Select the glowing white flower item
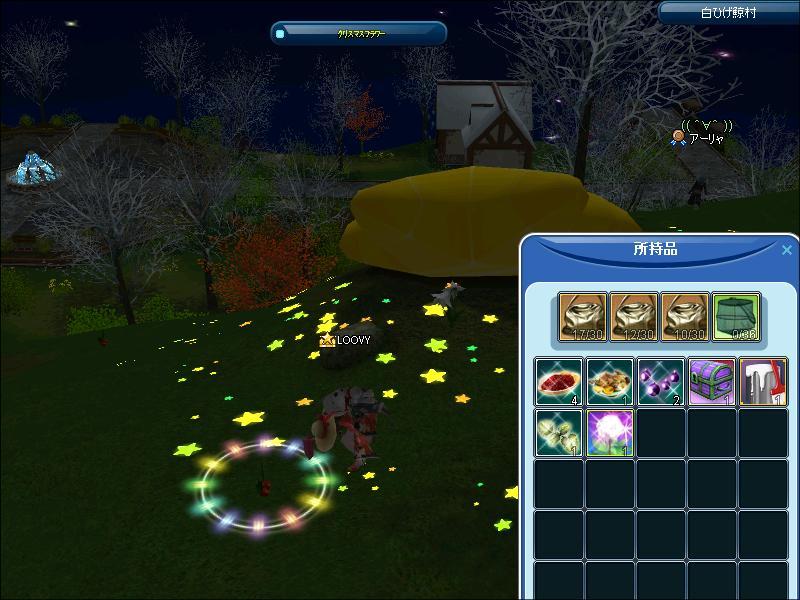This screenshot has width=800, height=600. 609,432
